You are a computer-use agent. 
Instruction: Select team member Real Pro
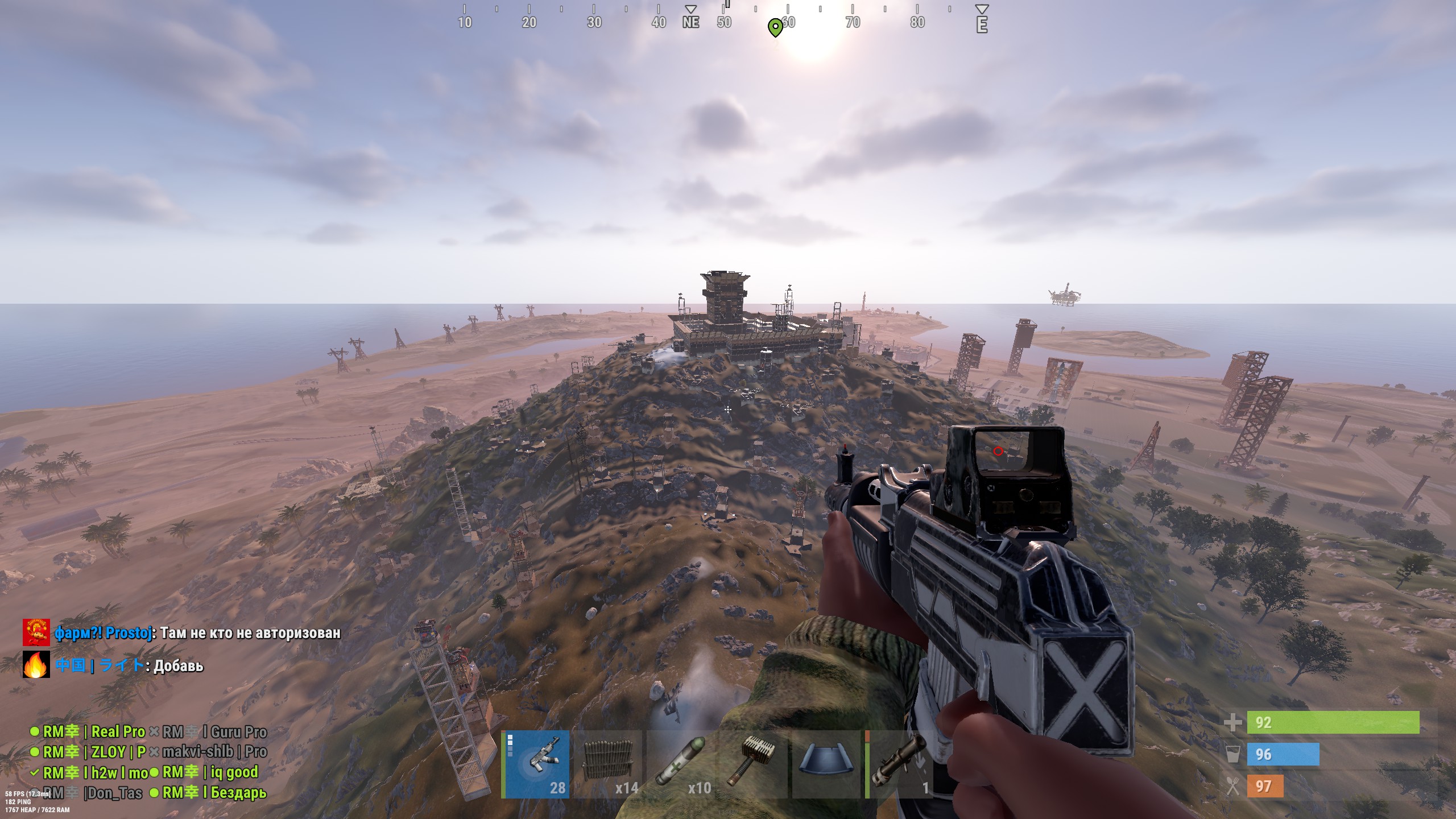point(94,732)
